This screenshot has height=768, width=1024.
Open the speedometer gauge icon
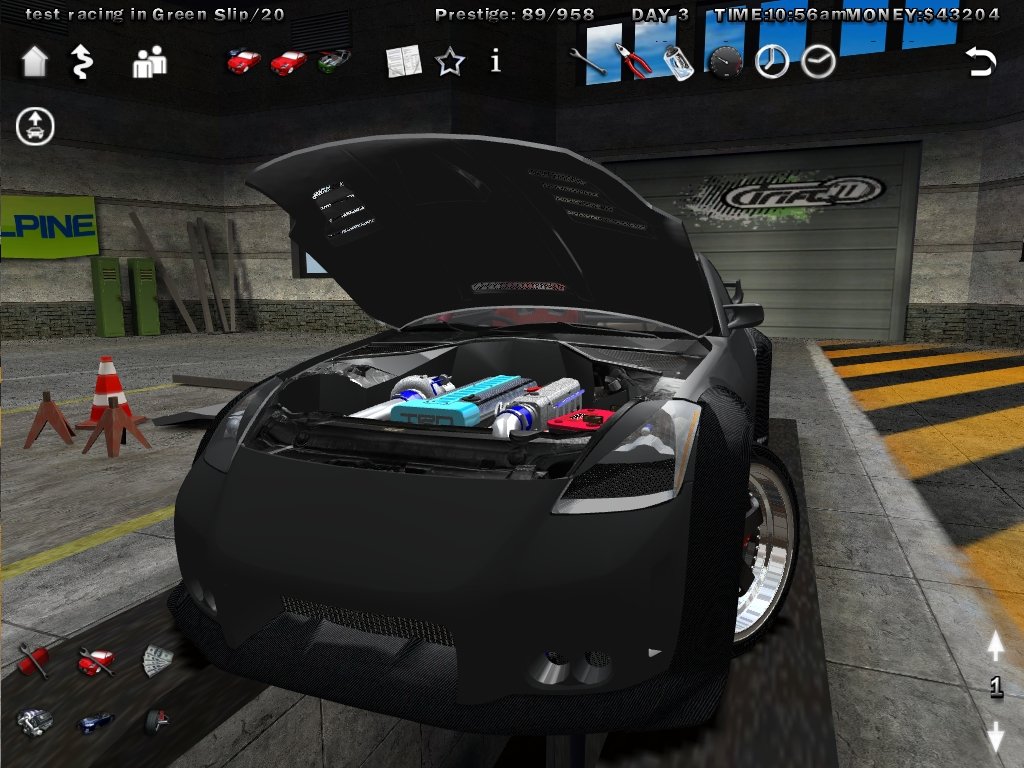coord(725,62)
